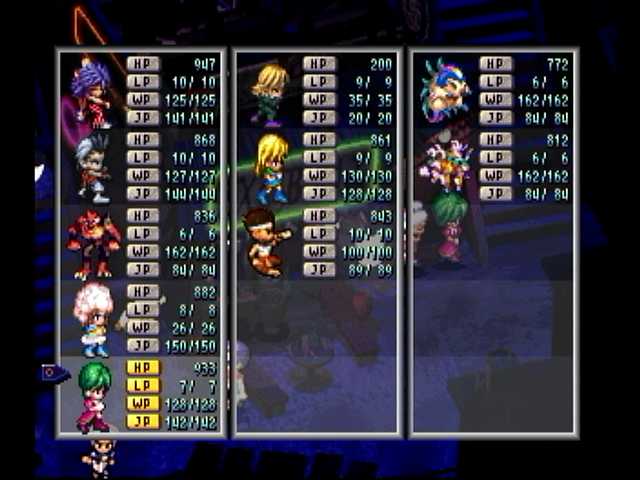Screen dimensions: 640x480
Task: Select the red armored monster party member
Action: click(93, 243)
